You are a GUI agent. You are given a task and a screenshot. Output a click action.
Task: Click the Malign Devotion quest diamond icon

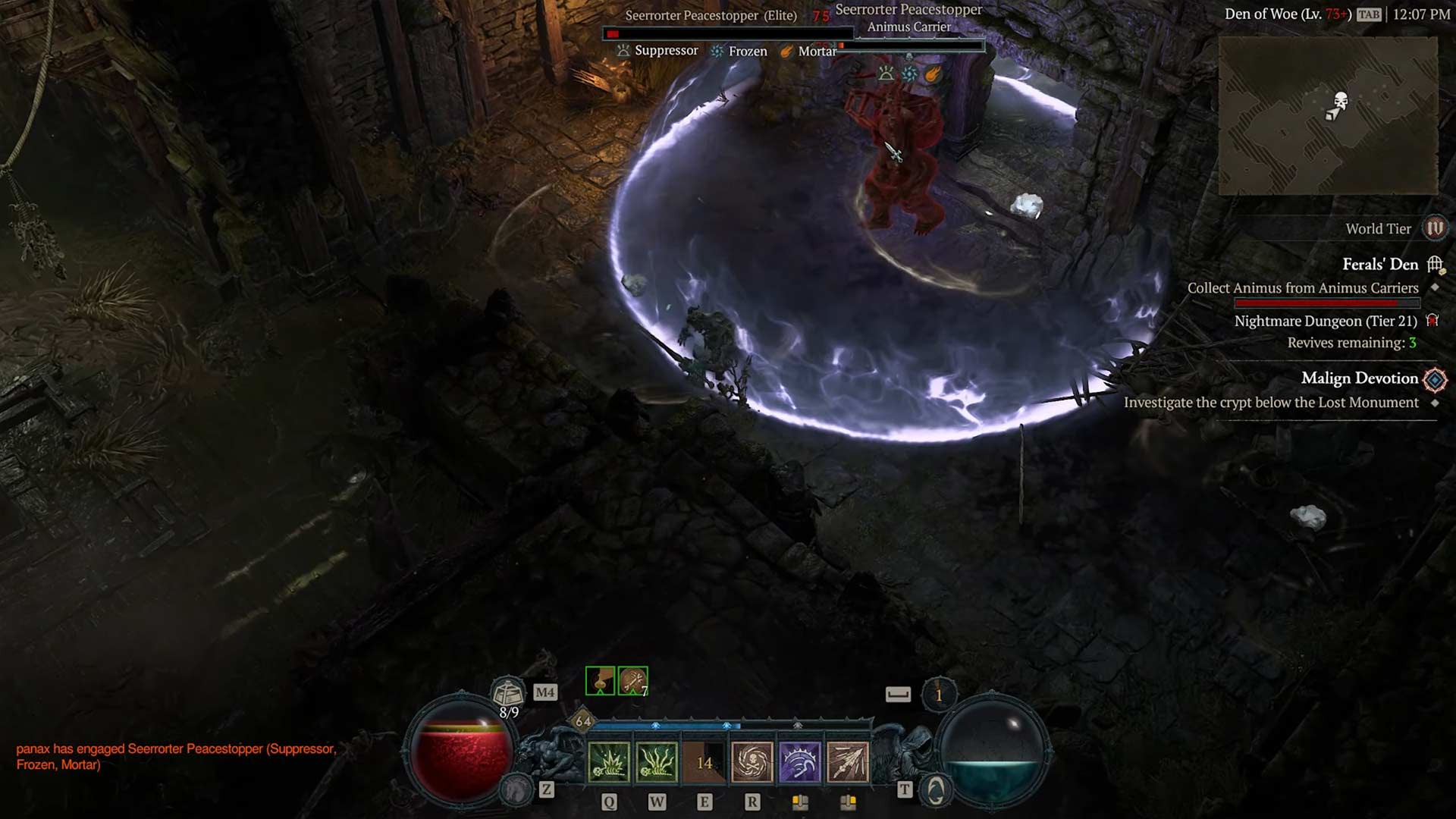pyautogui.click(x=1435, y=378)
